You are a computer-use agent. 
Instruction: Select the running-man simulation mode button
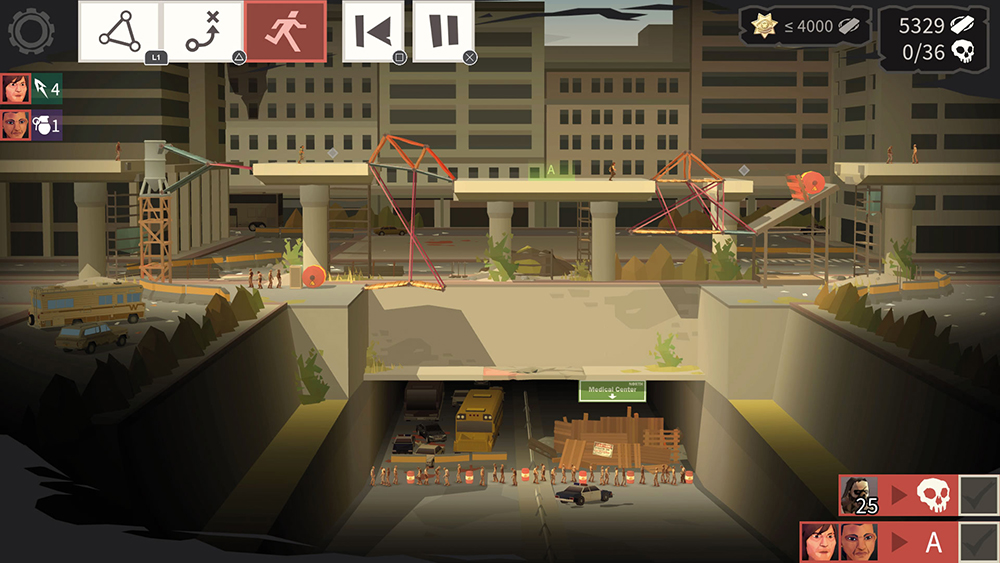tap(284, 32)
